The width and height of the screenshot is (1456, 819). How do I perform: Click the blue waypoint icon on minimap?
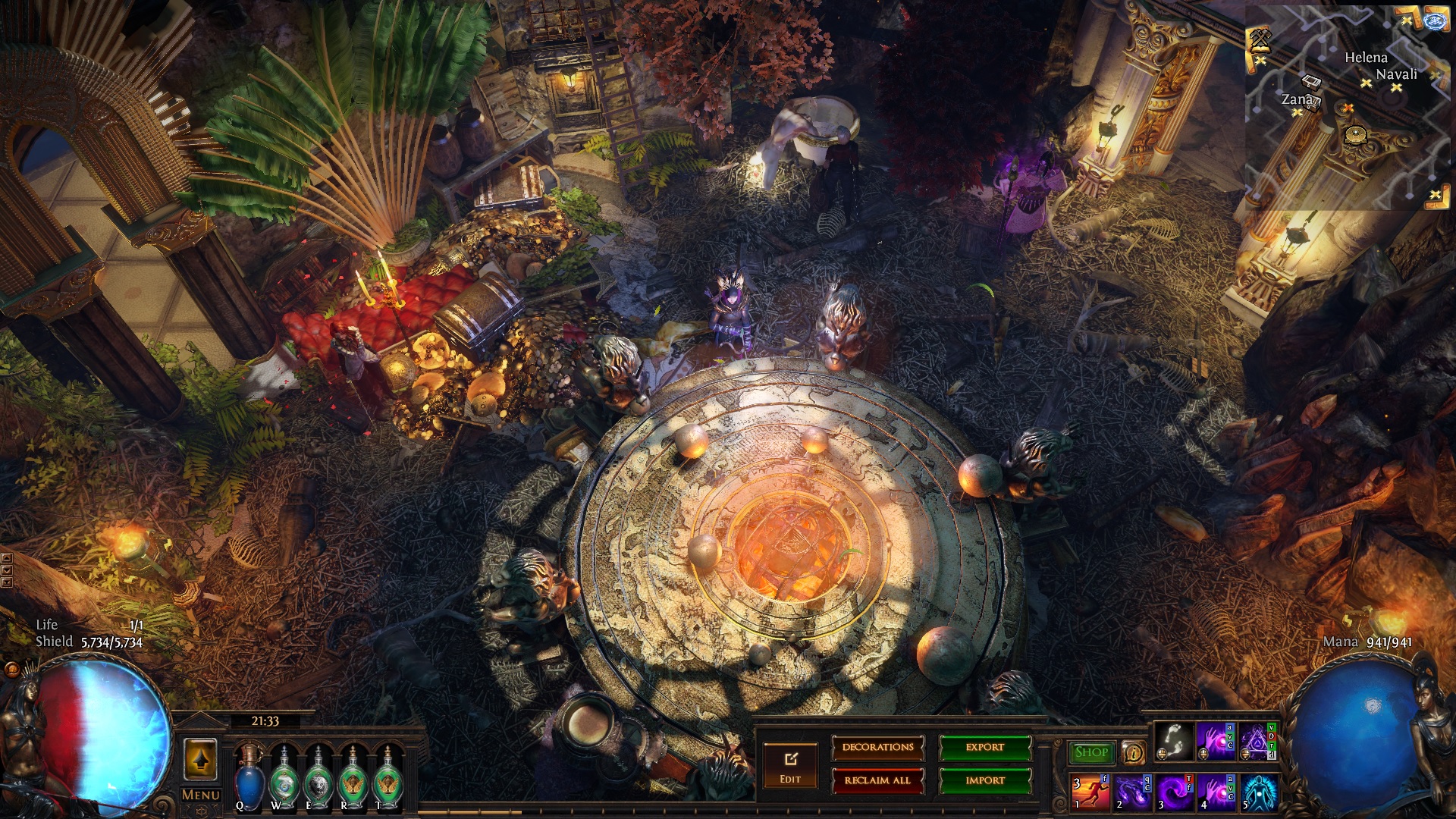[x=1435, y=20]
